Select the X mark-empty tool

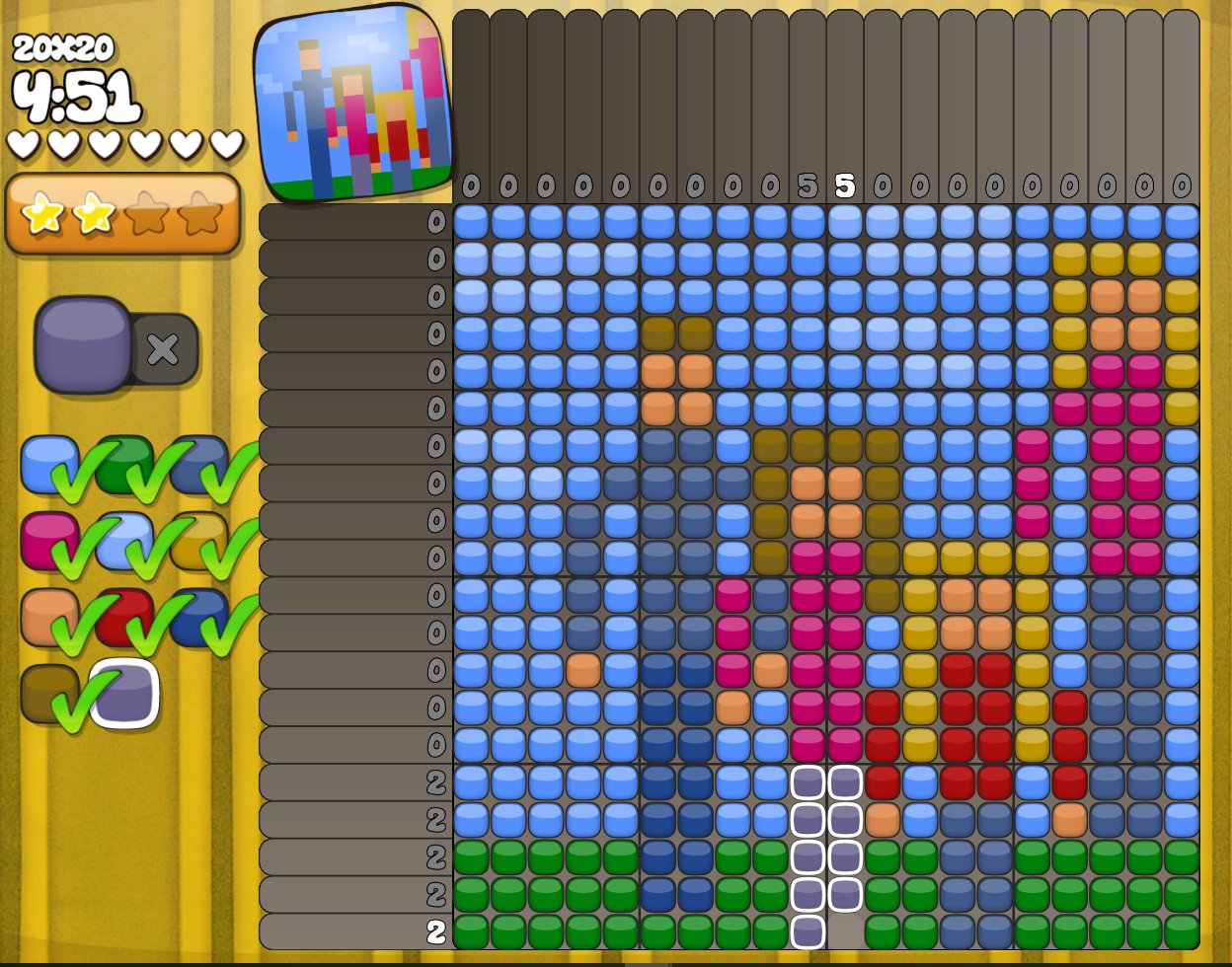tap(164, 348)
